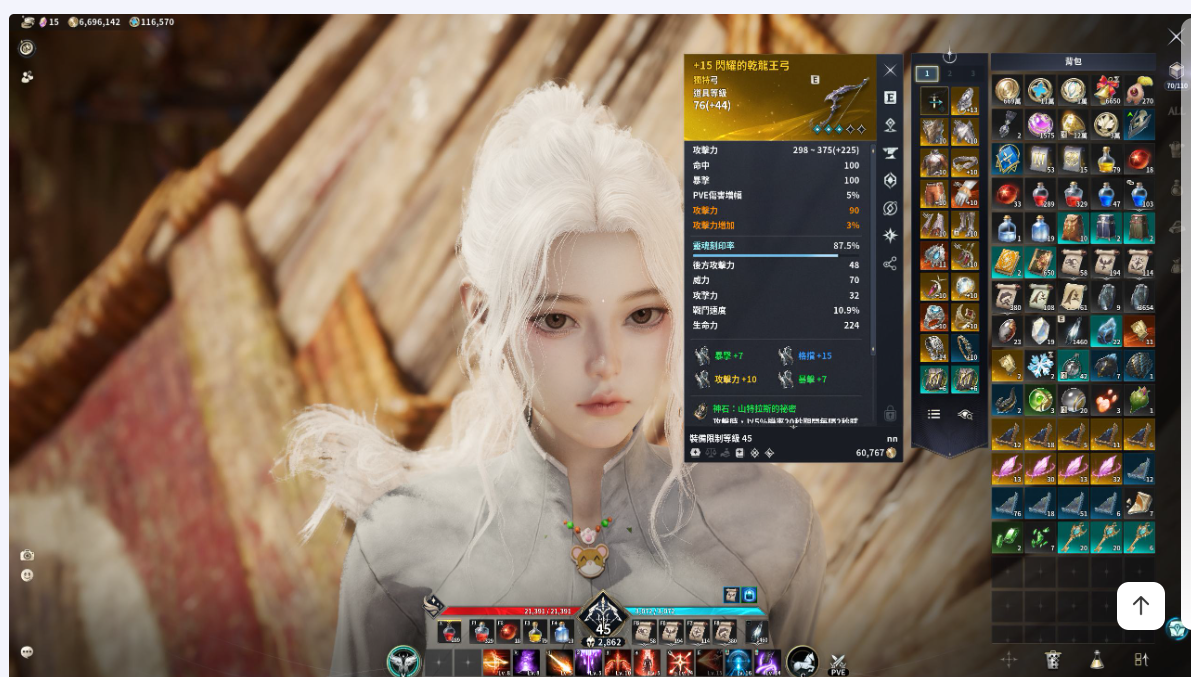The width and height of the screenshot is (1191, 677).
Task: Select equipment preset tab 1
Action: point(927,73)
